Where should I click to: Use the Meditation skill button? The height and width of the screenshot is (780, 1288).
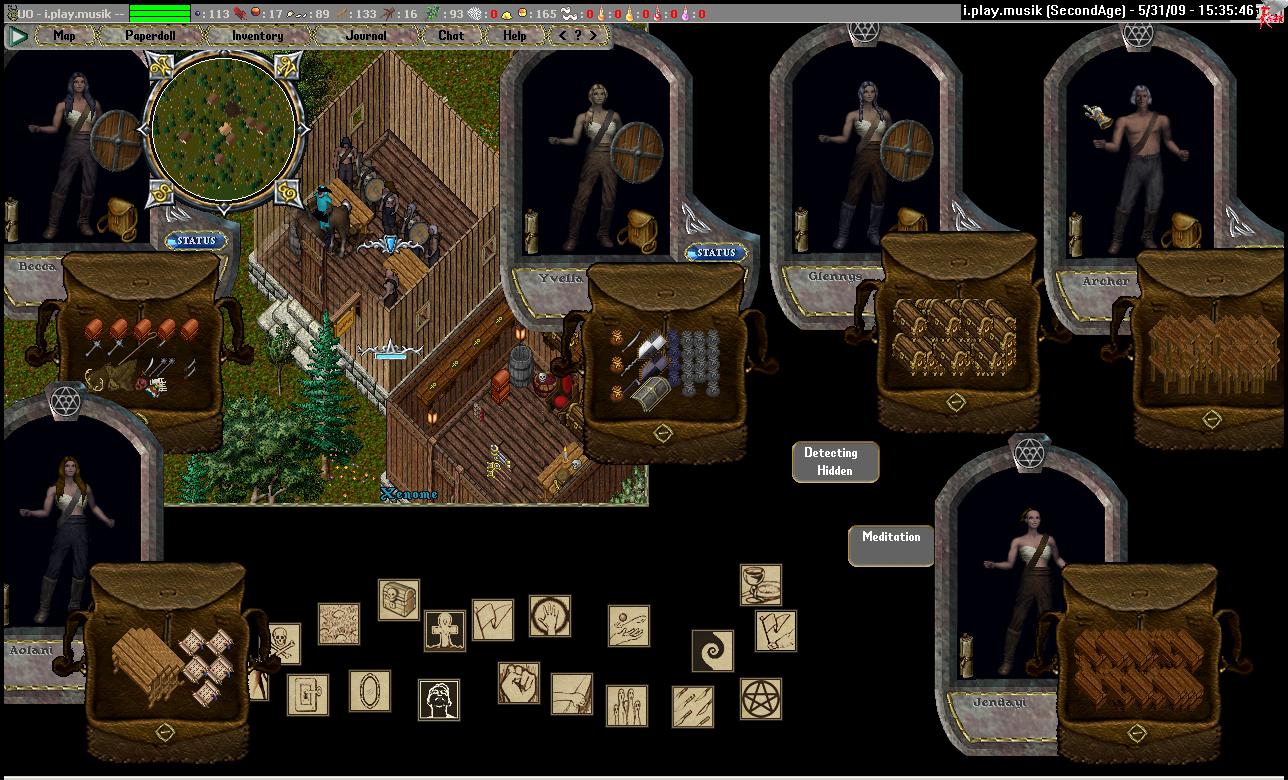point(890,543)
